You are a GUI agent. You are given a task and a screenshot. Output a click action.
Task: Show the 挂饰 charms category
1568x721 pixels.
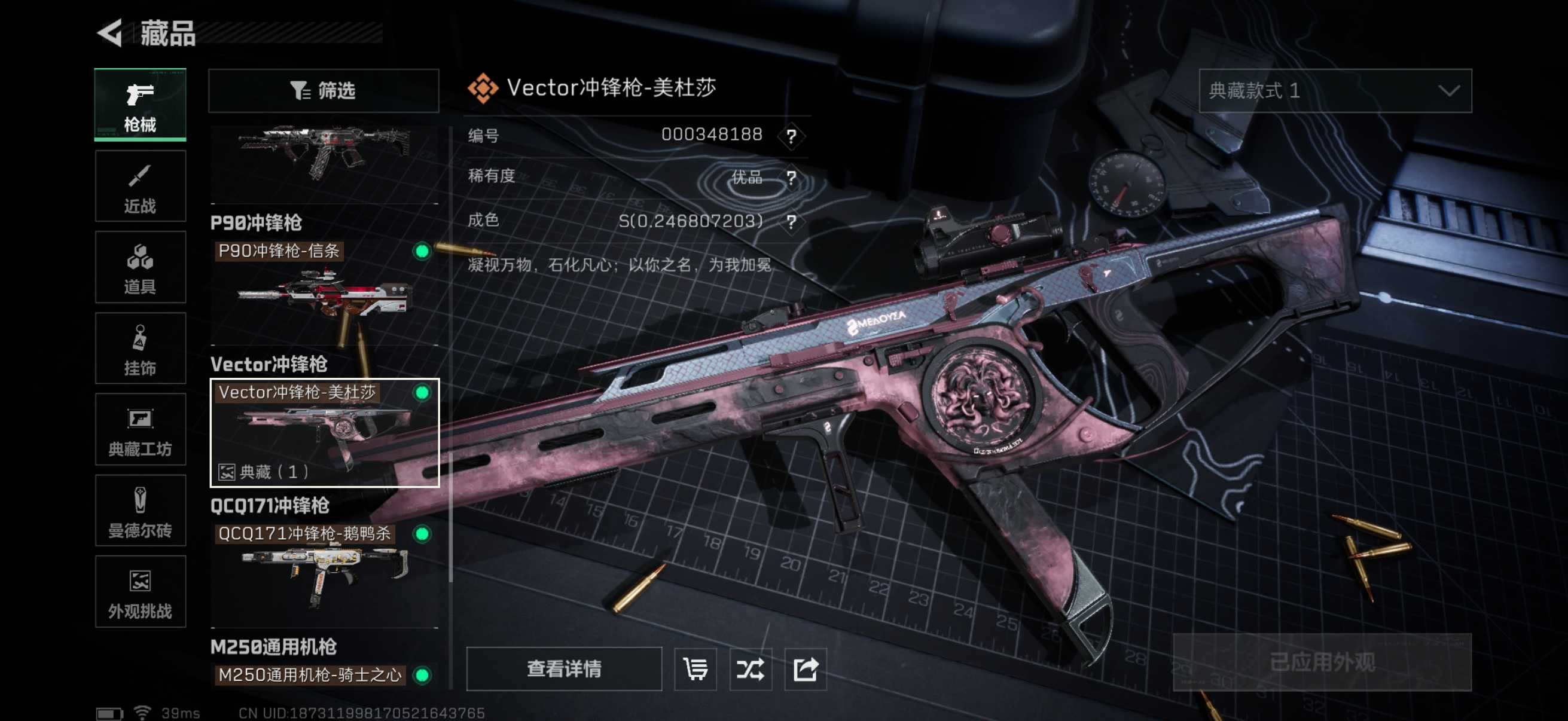pos(140,349)
